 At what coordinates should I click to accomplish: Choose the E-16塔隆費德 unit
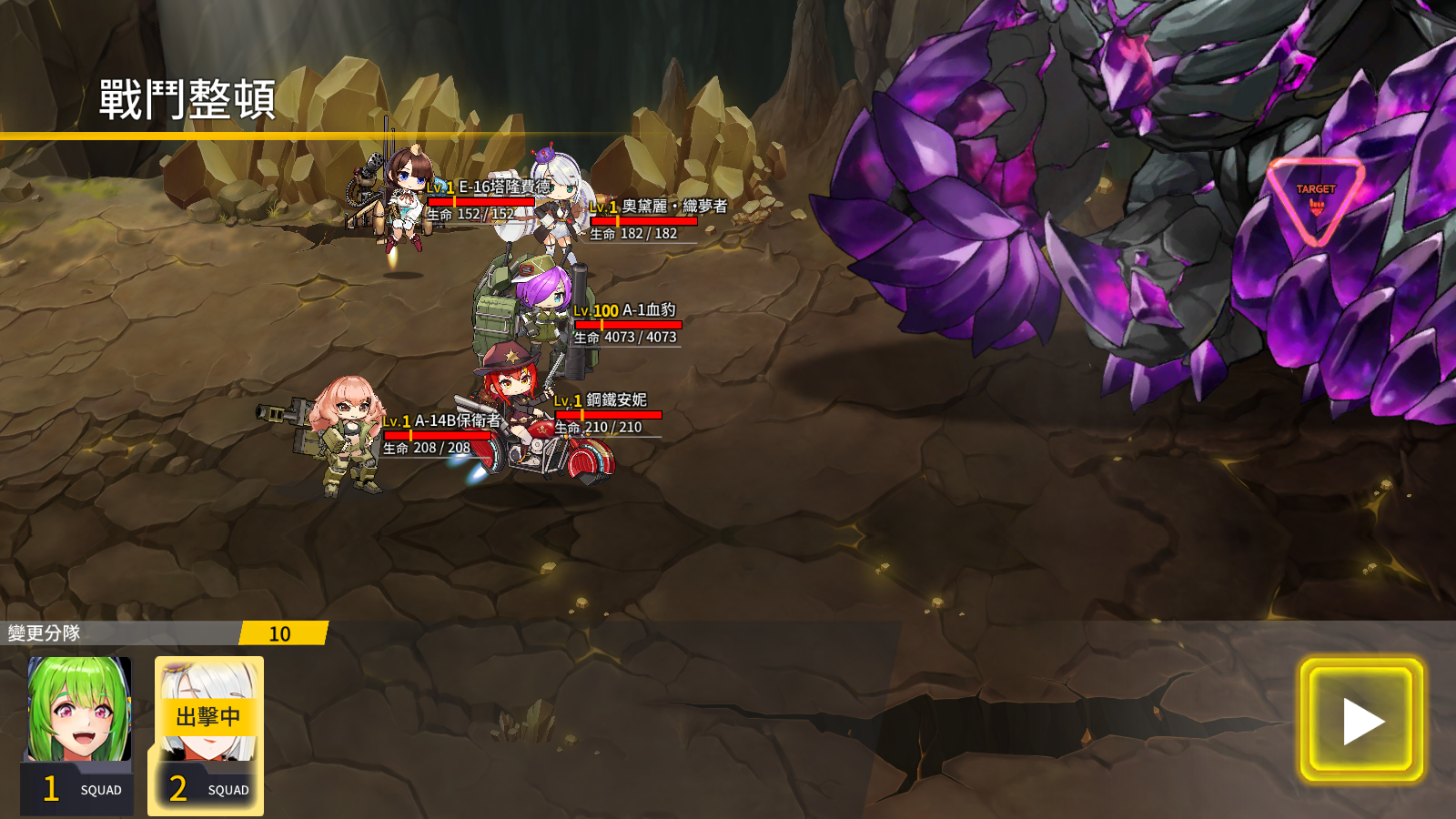(x=402, y=196)
